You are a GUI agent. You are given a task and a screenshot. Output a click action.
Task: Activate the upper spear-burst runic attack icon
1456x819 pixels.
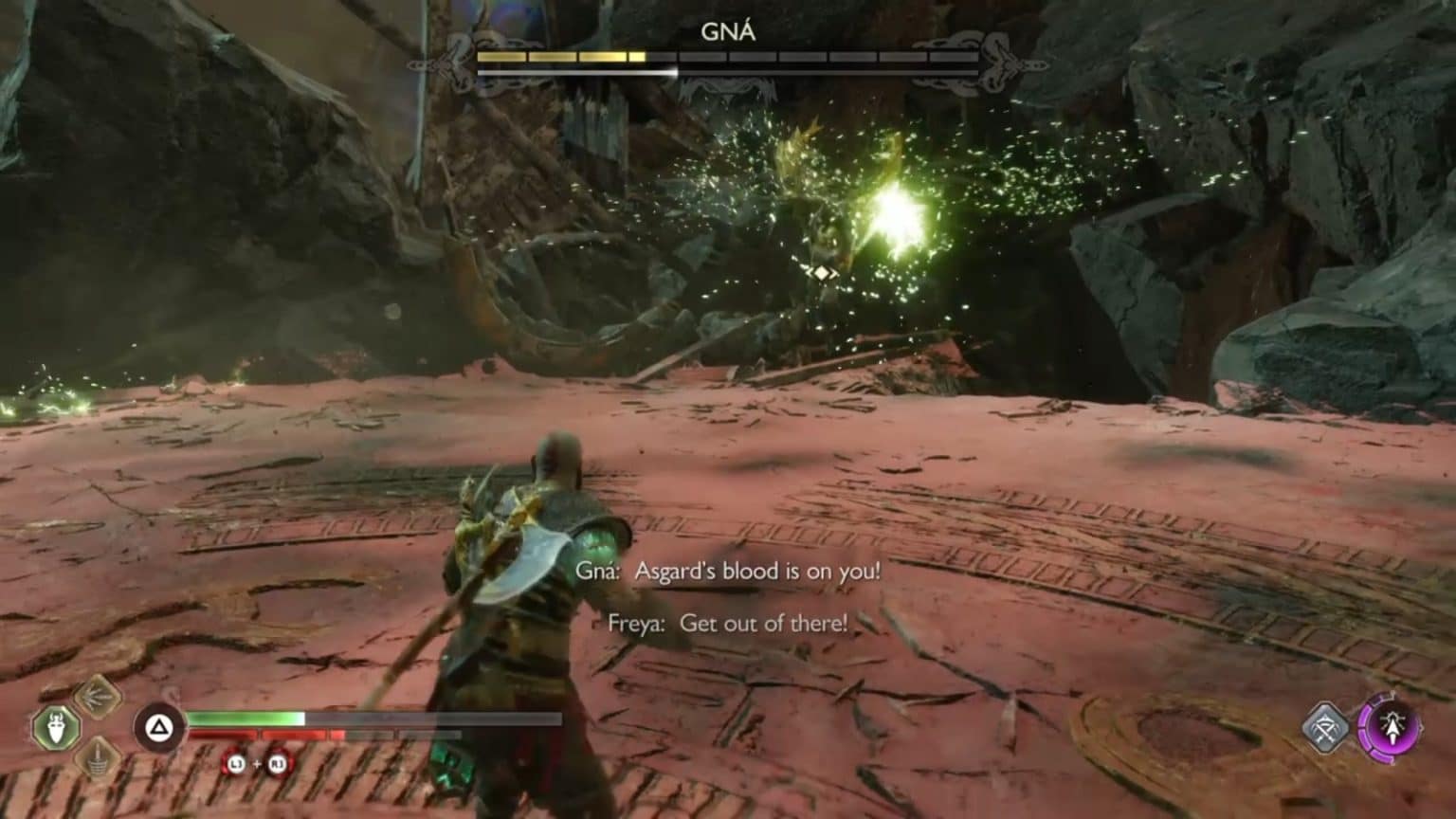point(98,697)
